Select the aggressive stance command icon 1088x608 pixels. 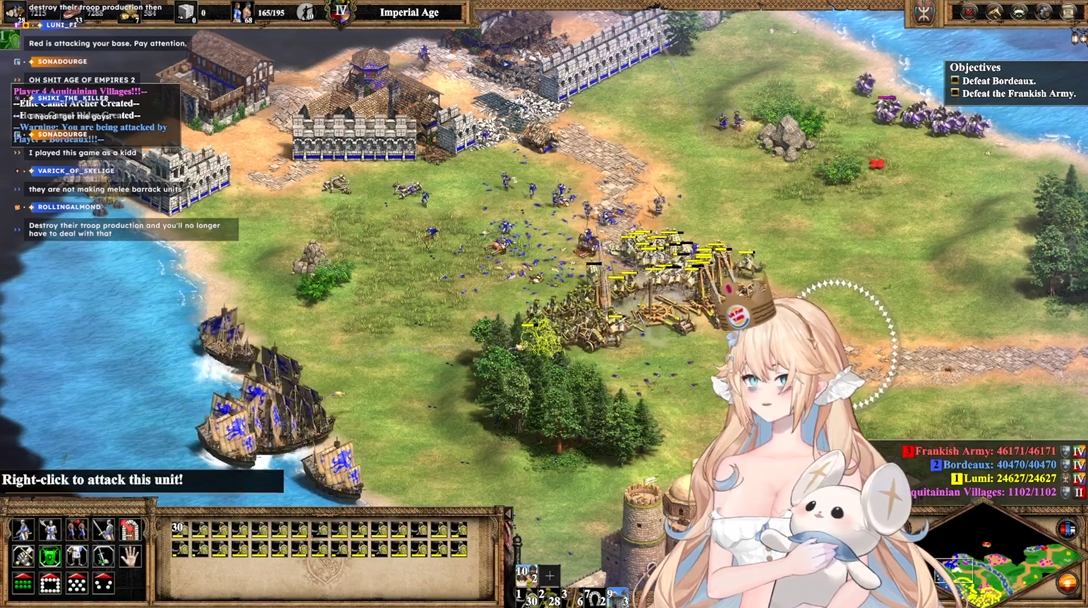pos(22,530)
